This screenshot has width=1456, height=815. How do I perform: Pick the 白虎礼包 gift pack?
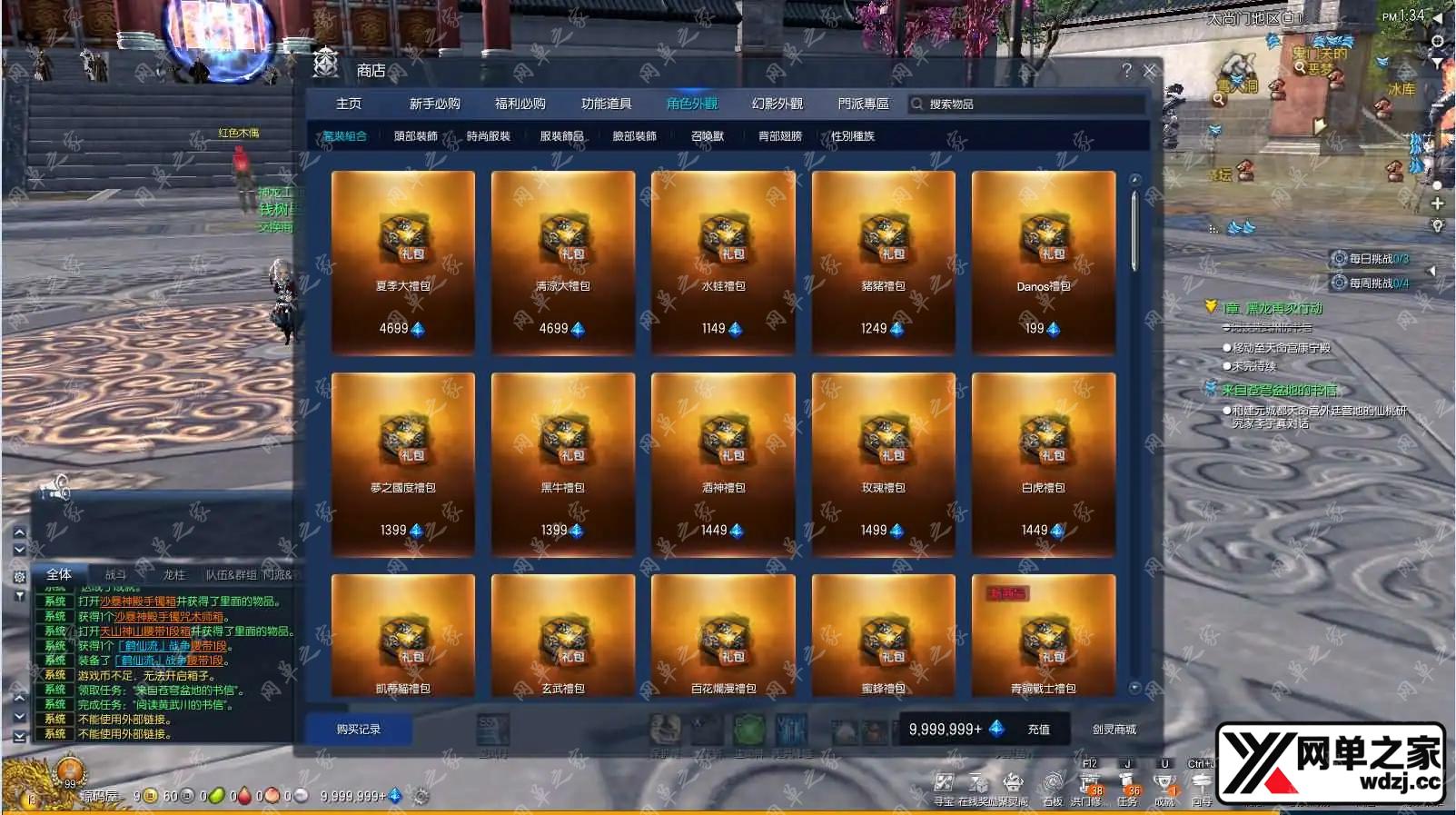pos(1044,463)
